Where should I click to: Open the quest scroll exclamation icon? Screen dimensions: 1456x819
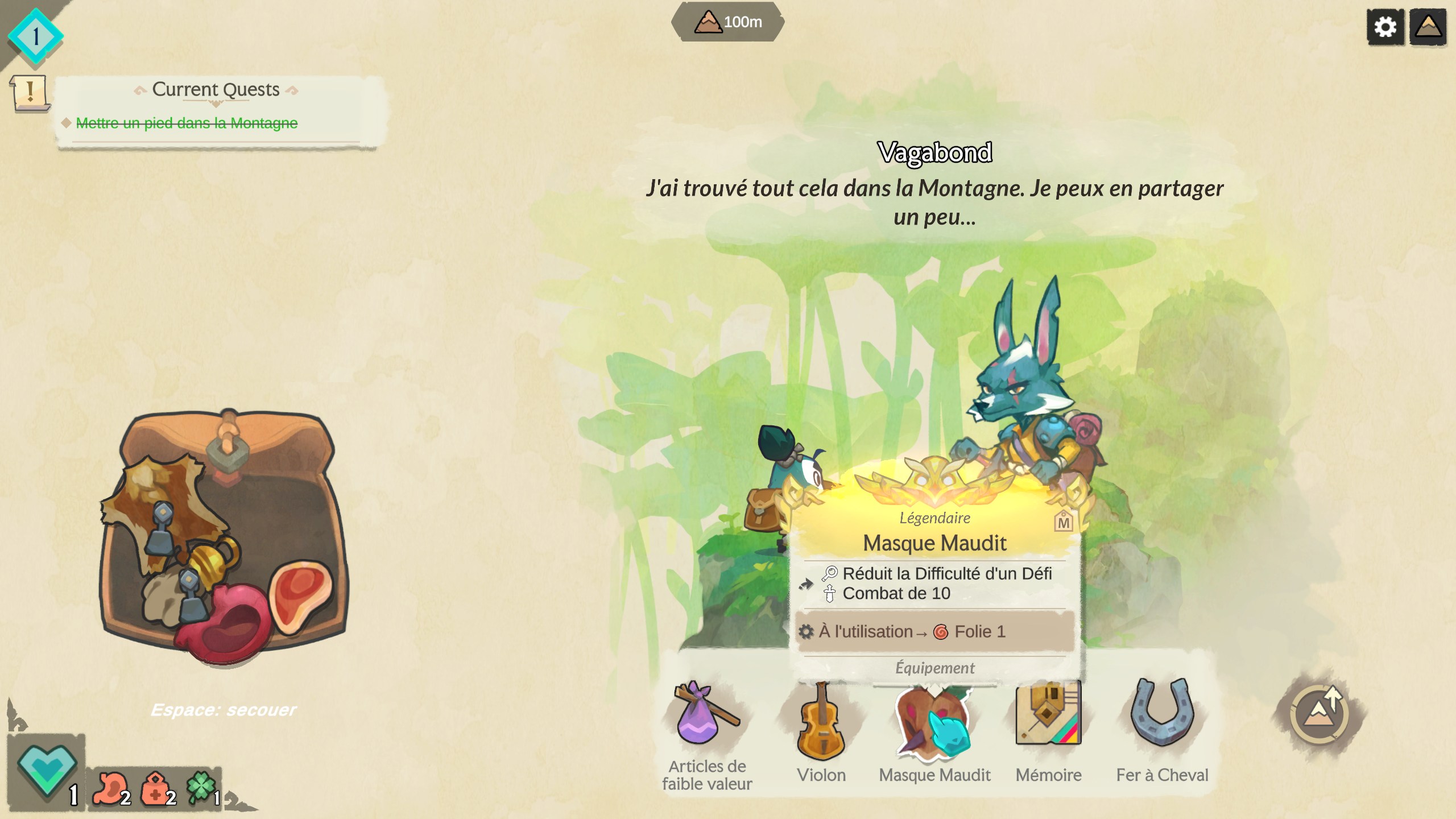click(x=29, y=93)
